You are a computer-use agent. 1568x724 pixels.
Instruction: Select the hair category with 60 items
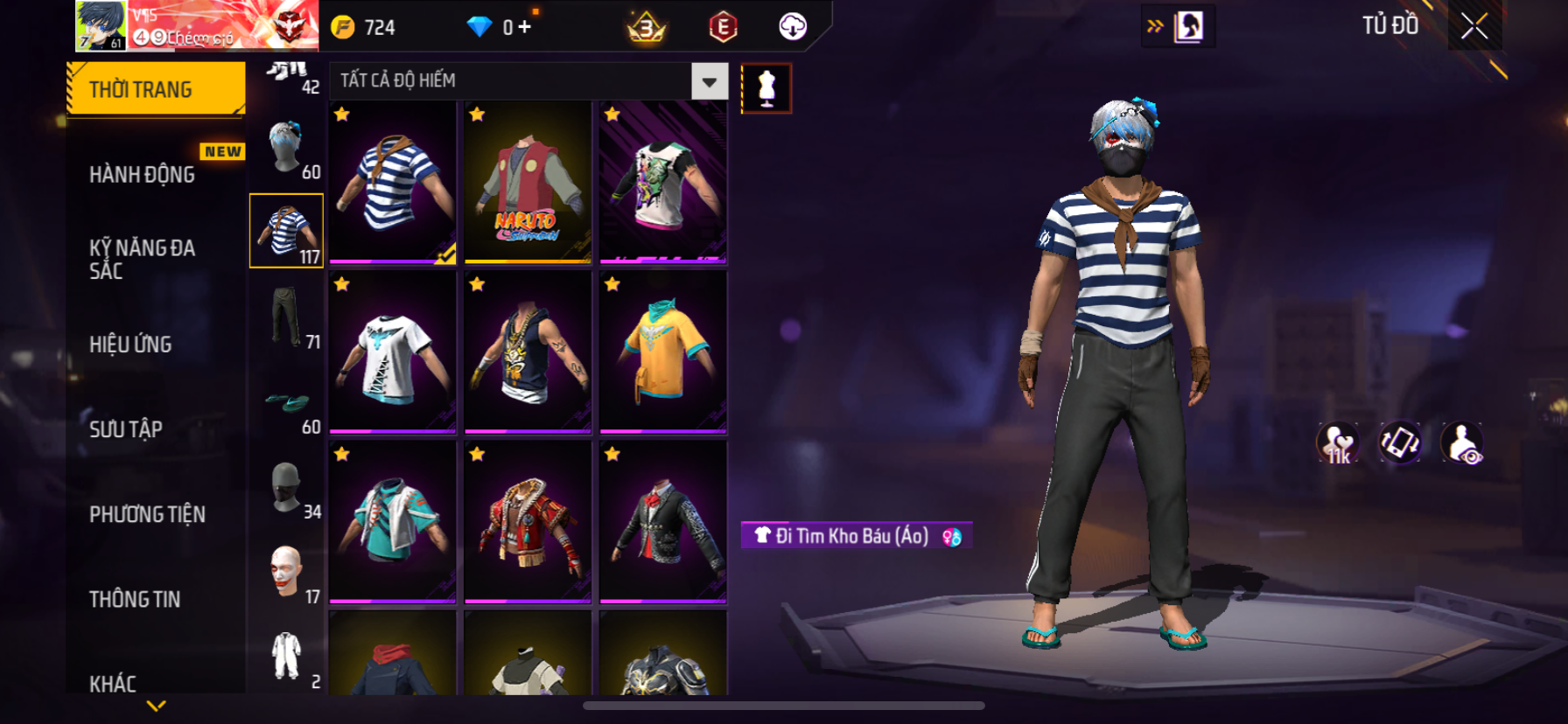(x=287, y=147)
